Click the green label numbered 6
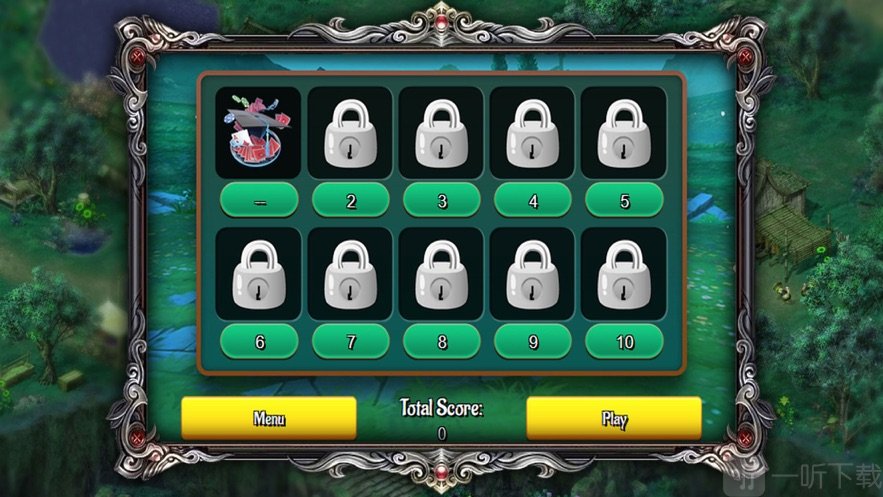The width and height of the screenshot is (883, 497). [259, 341]
